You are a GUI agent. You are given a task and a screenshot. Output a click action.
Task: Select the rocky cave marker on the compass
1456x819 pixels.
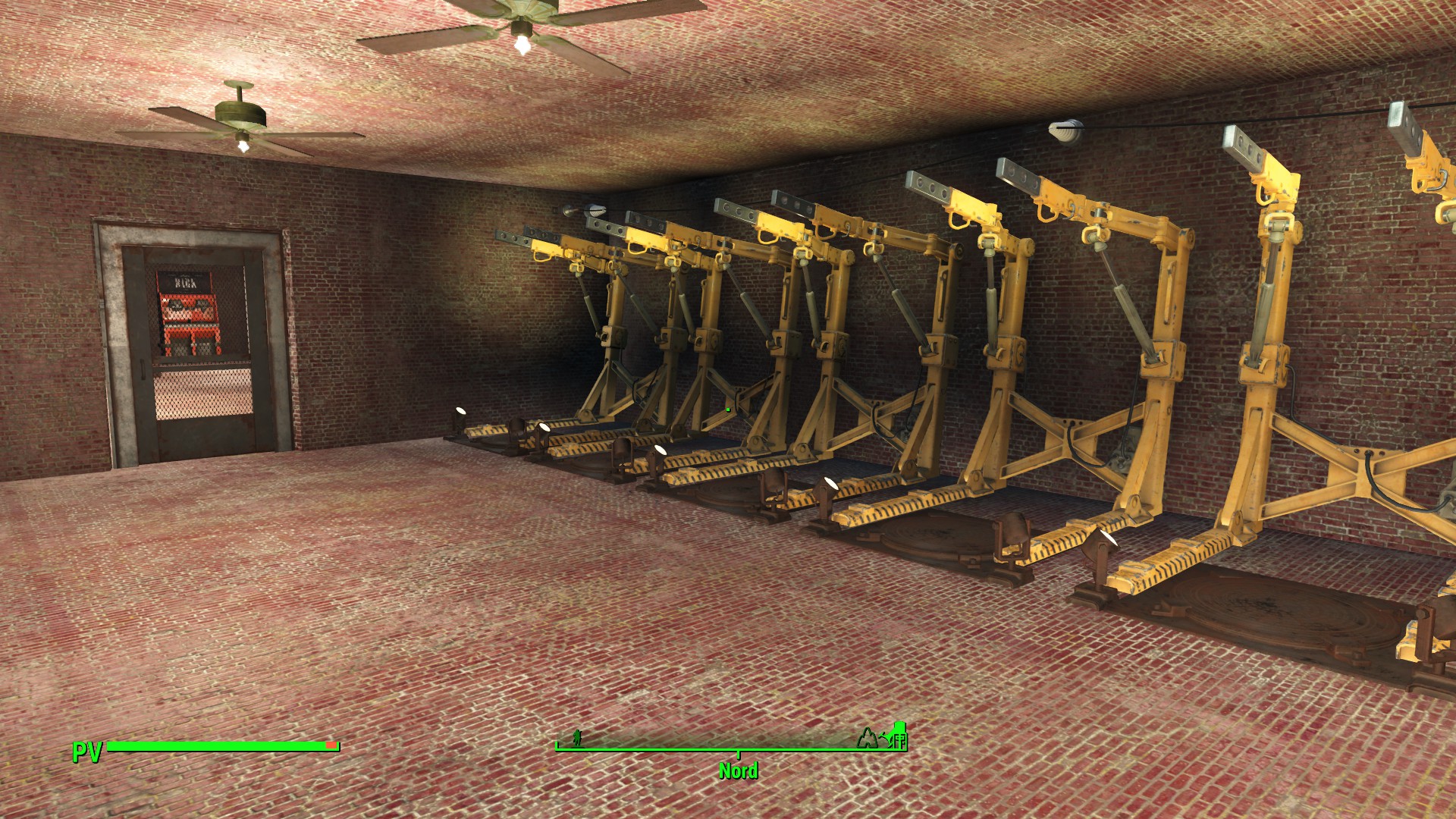[x=866, y=738]
